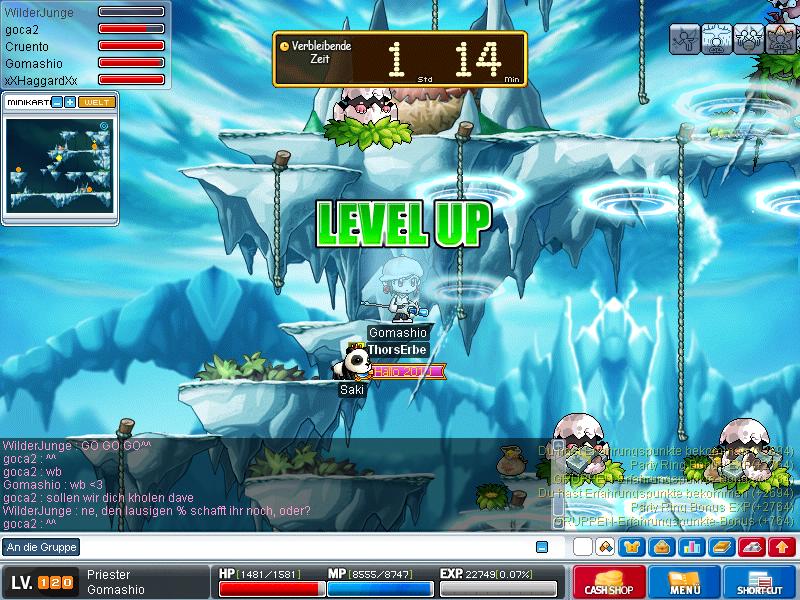Open the stats bar-chart icon
The width and height of the screenshot is (800, 600).
point(690,547)
